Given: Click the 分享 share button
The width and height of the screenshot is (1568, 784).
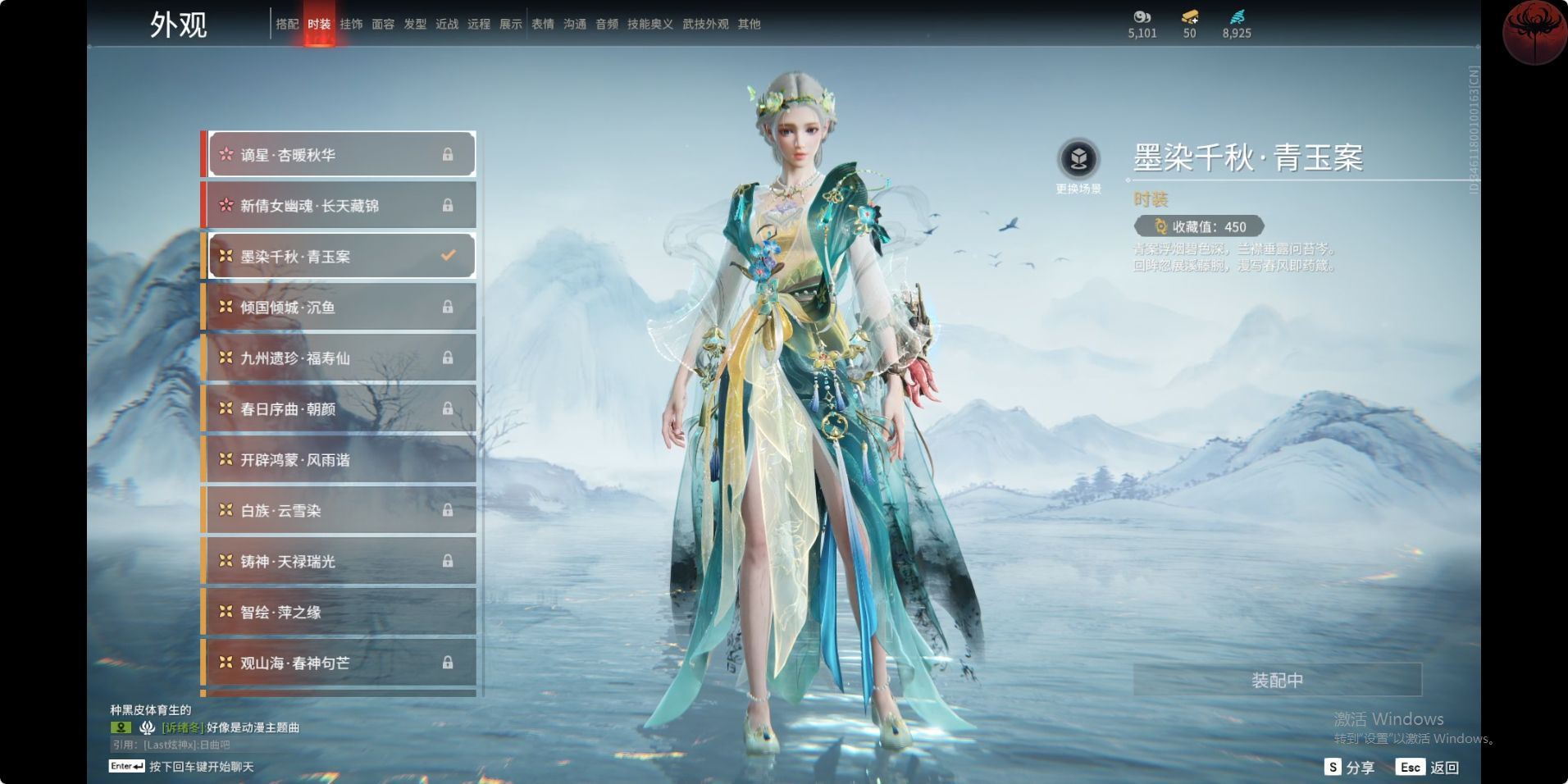Looking at the screenshot, I should point(1350,768).
